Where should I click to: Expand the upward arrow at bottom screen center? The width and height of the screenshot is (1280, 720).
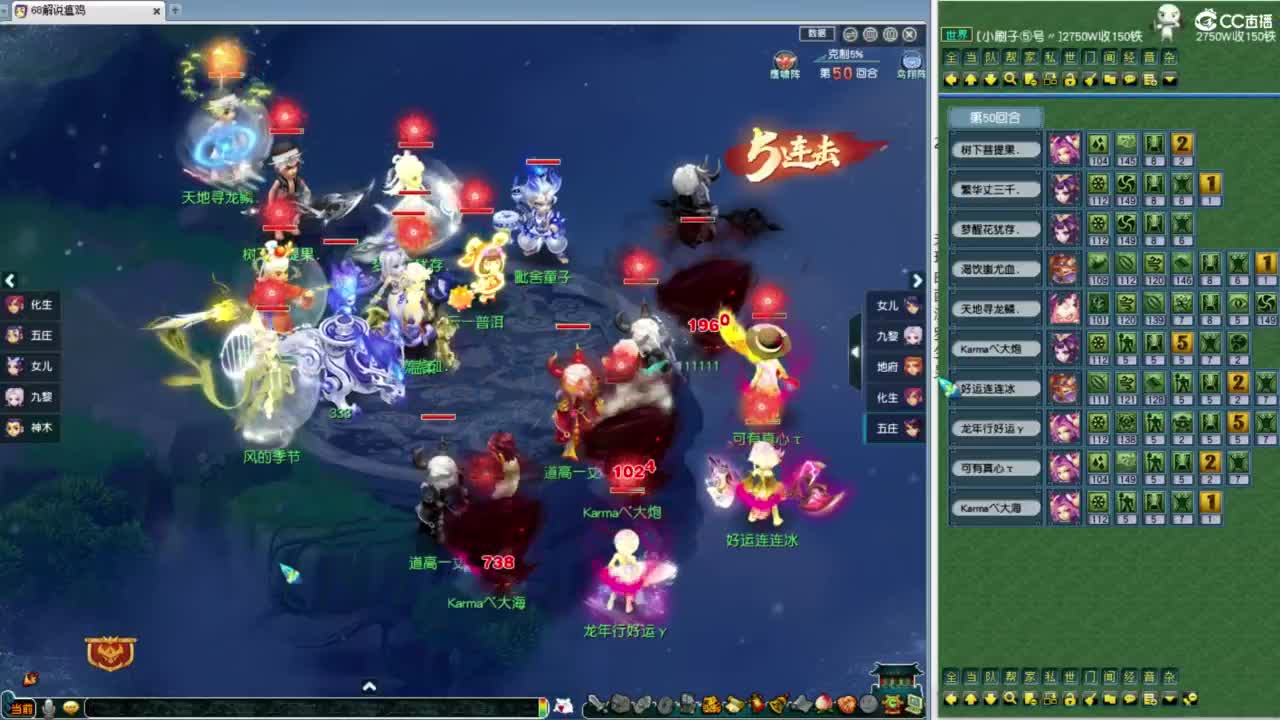[x=370, y=687]
